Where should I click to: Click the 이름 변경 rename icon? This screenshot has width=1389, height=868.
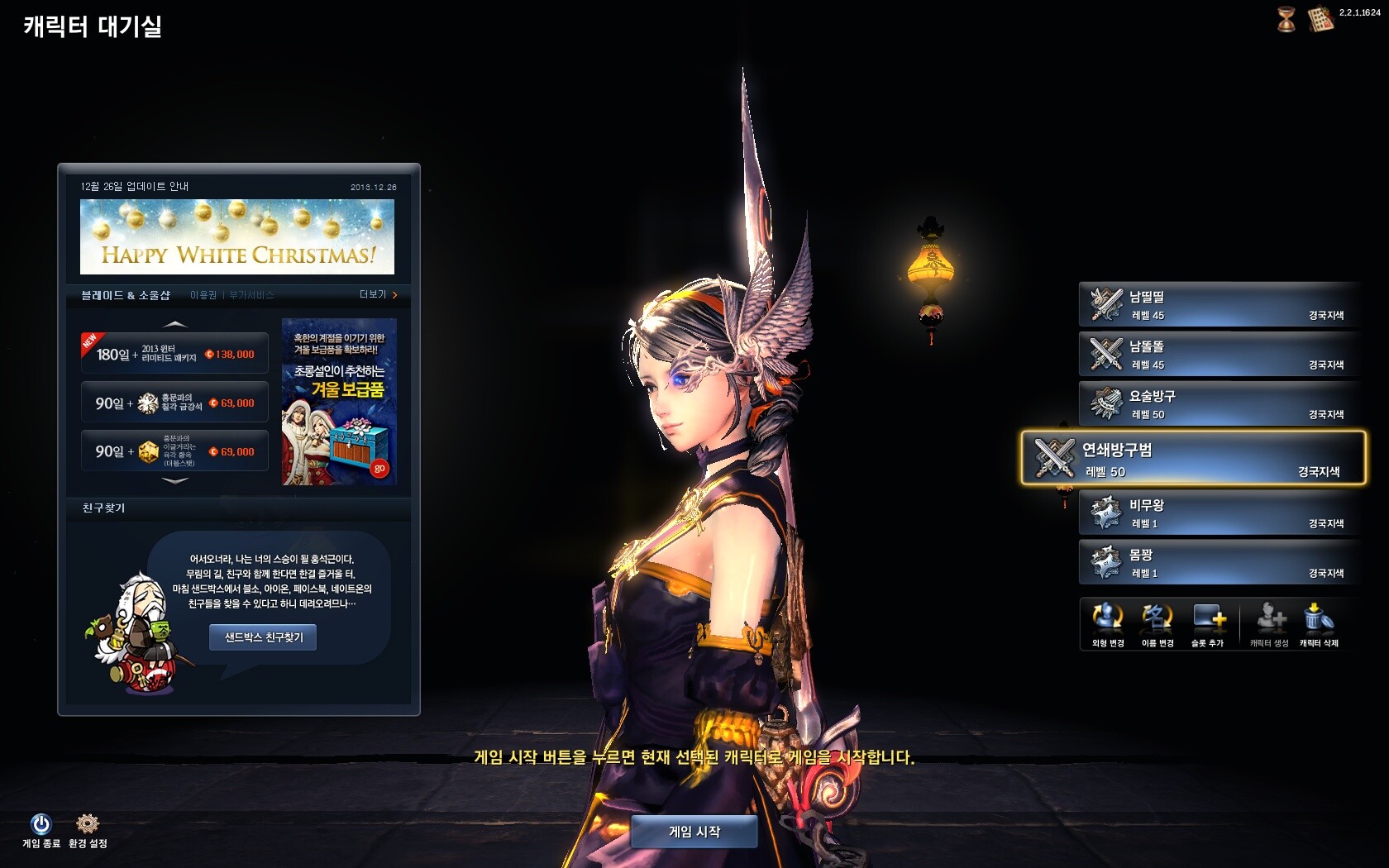1157,624
